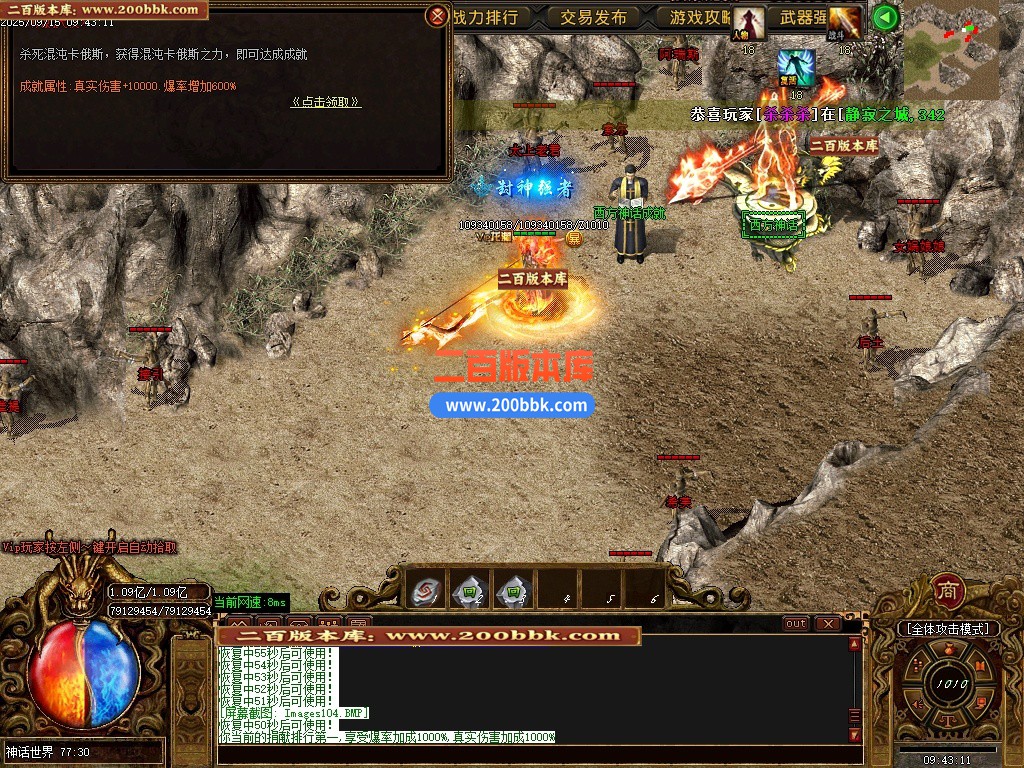Claim the achievement via 点击领取 link
This screenshot has width=1024, height=768.
(x=326, y=102)
